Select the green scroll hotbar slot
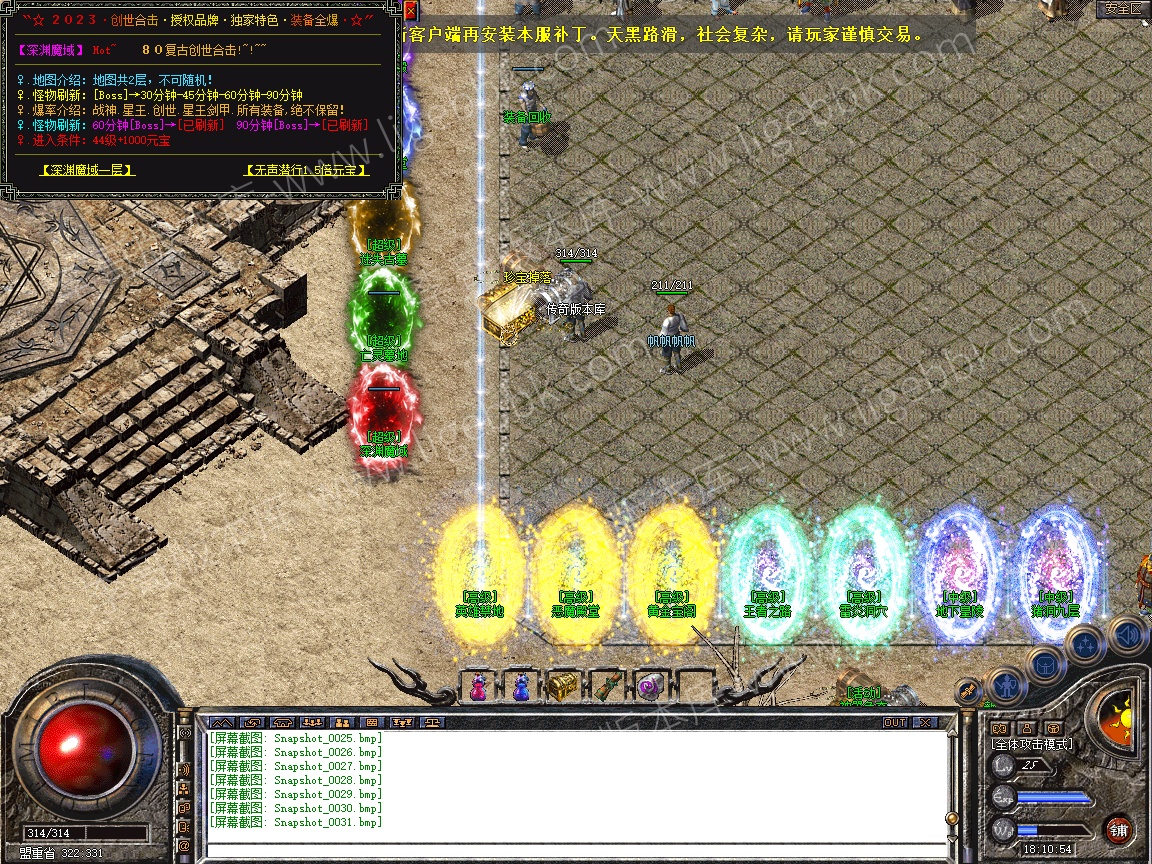The height and width of the screenshot is (864, 1152). (x=606, y=686)
